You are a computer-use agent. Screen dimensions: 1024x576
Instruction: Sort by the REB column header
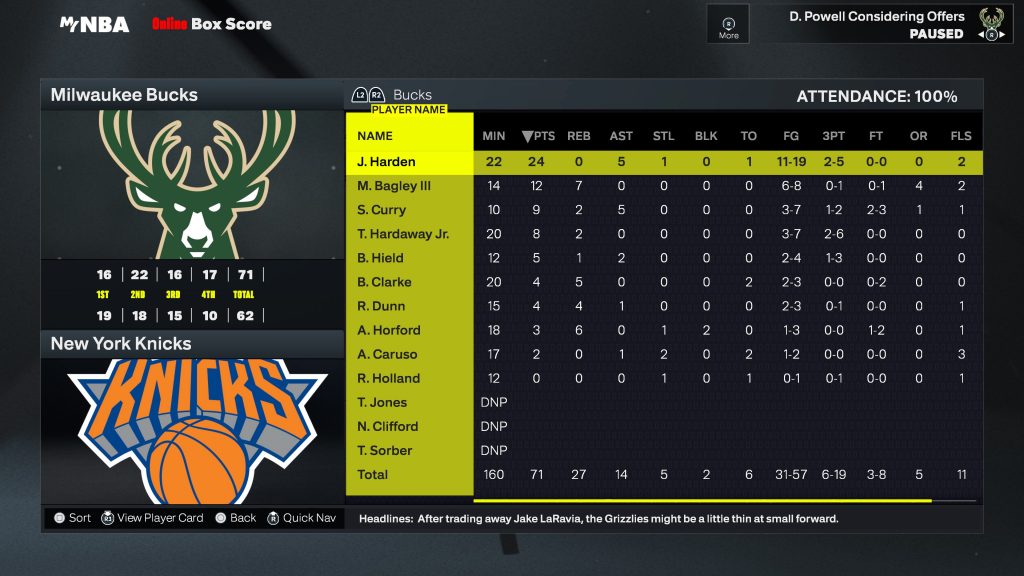[578, 136]
